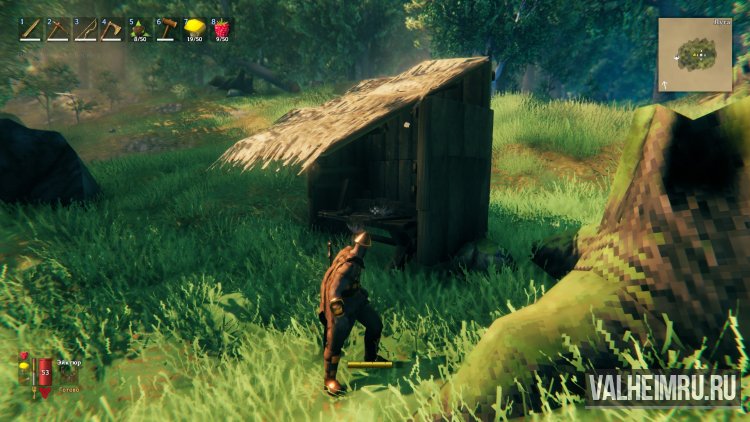Equip the axe from the hotbar

112,30
